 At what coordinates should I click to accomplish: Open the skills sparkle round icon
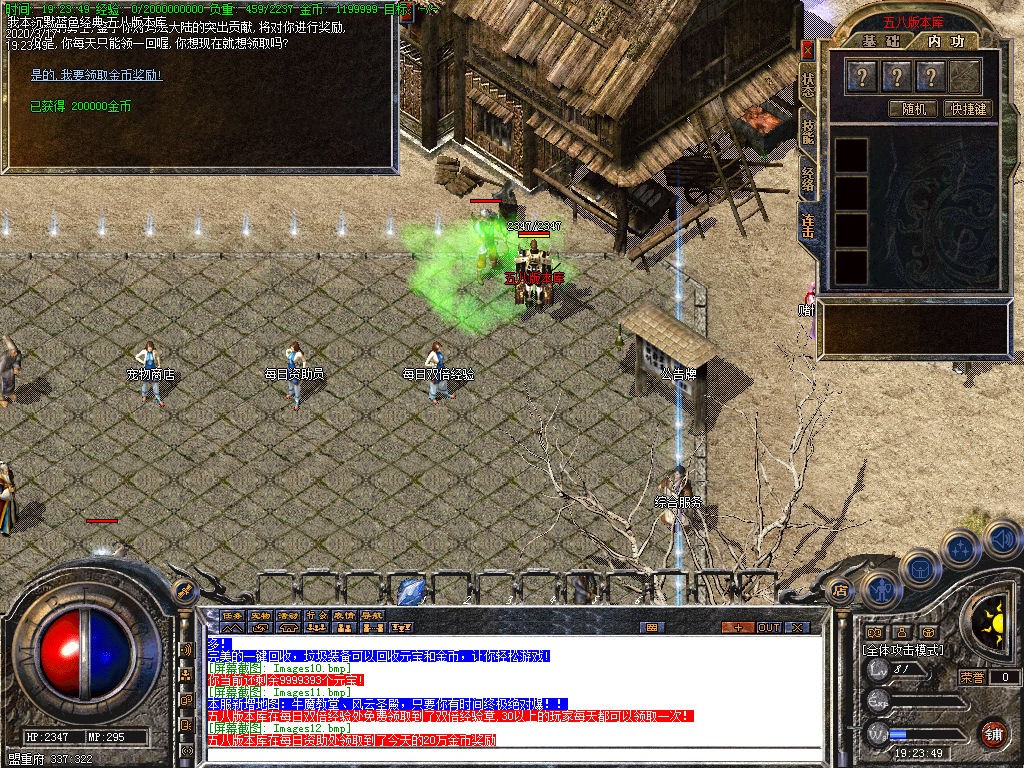pos(960,548)
